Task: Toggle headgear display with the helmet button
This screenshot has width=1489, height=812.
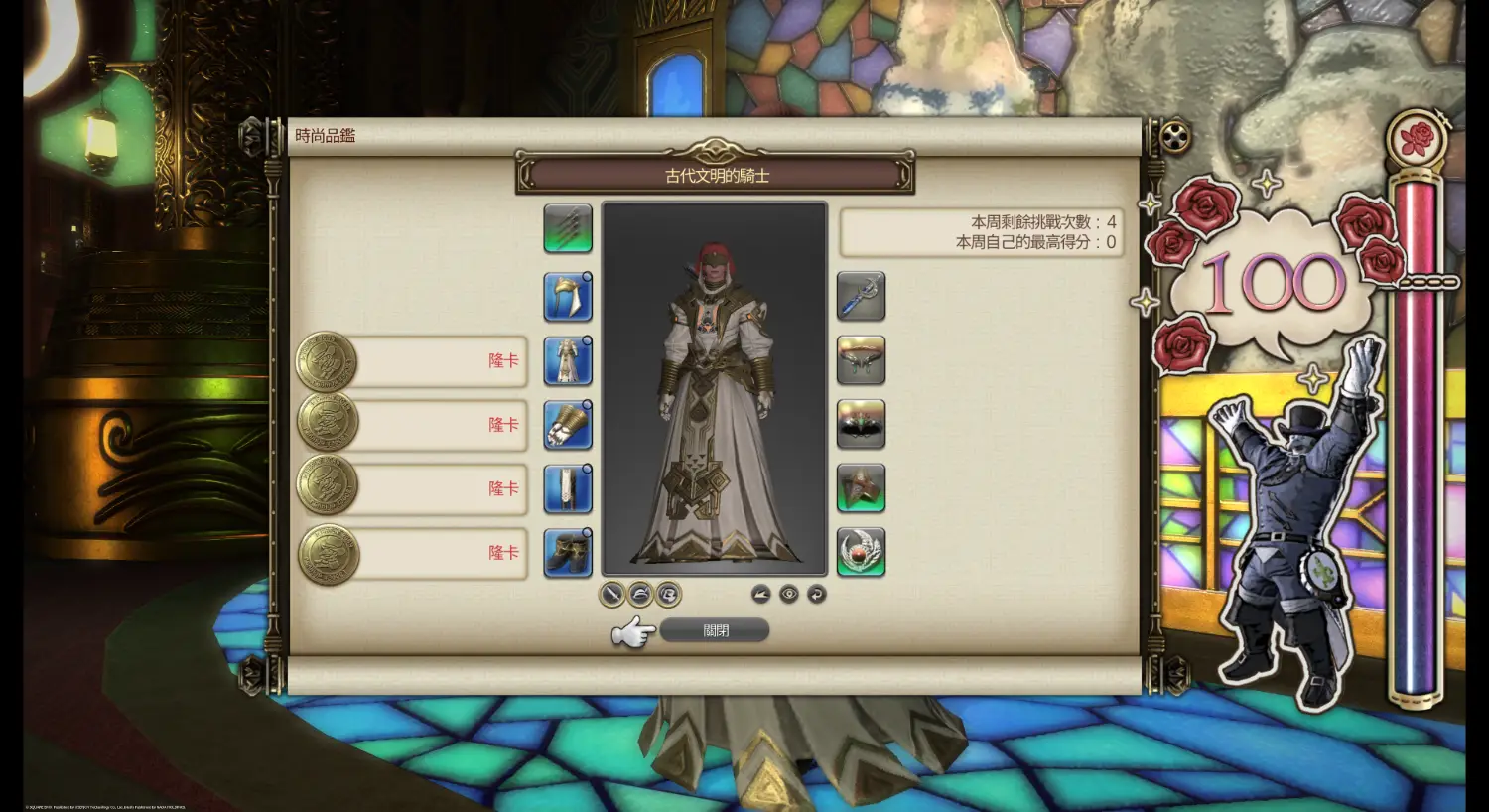Action: [x=640, y=594]
